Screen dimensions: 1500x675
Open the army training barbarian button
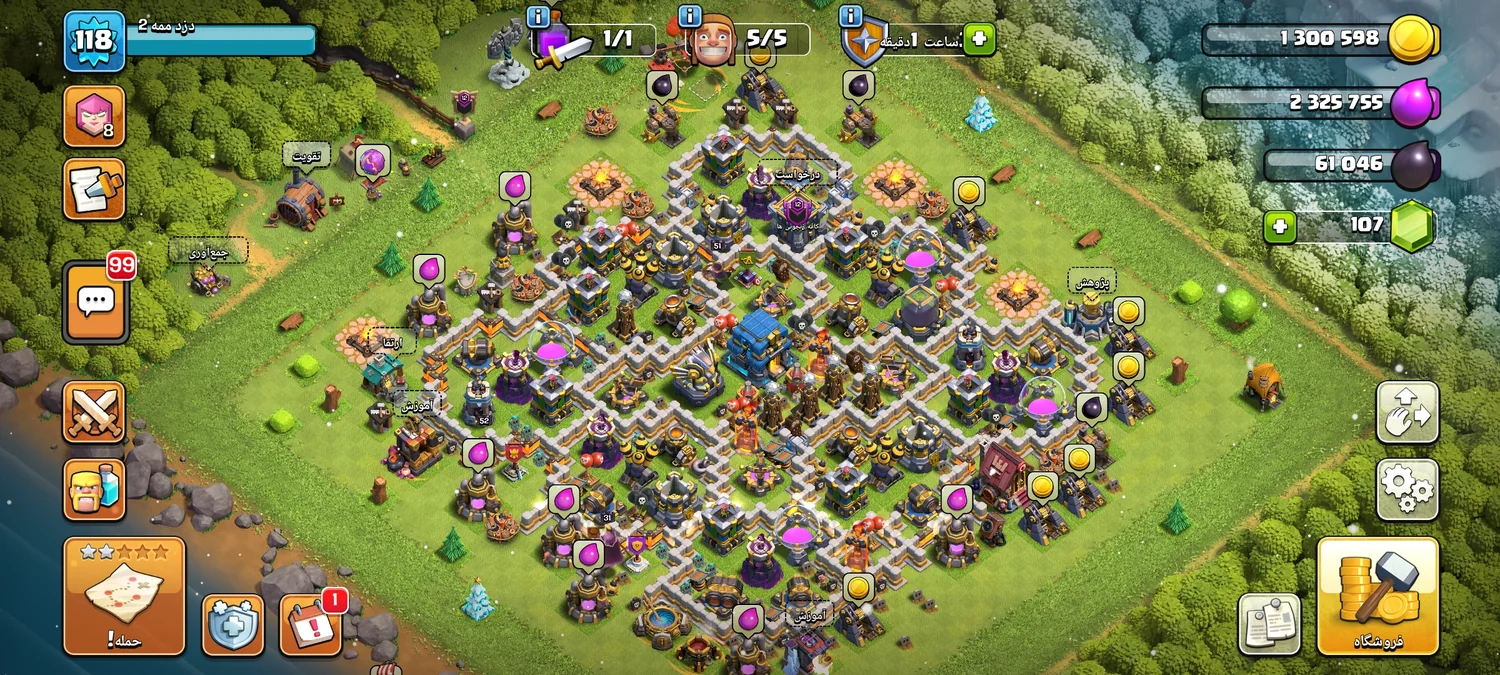95,489
